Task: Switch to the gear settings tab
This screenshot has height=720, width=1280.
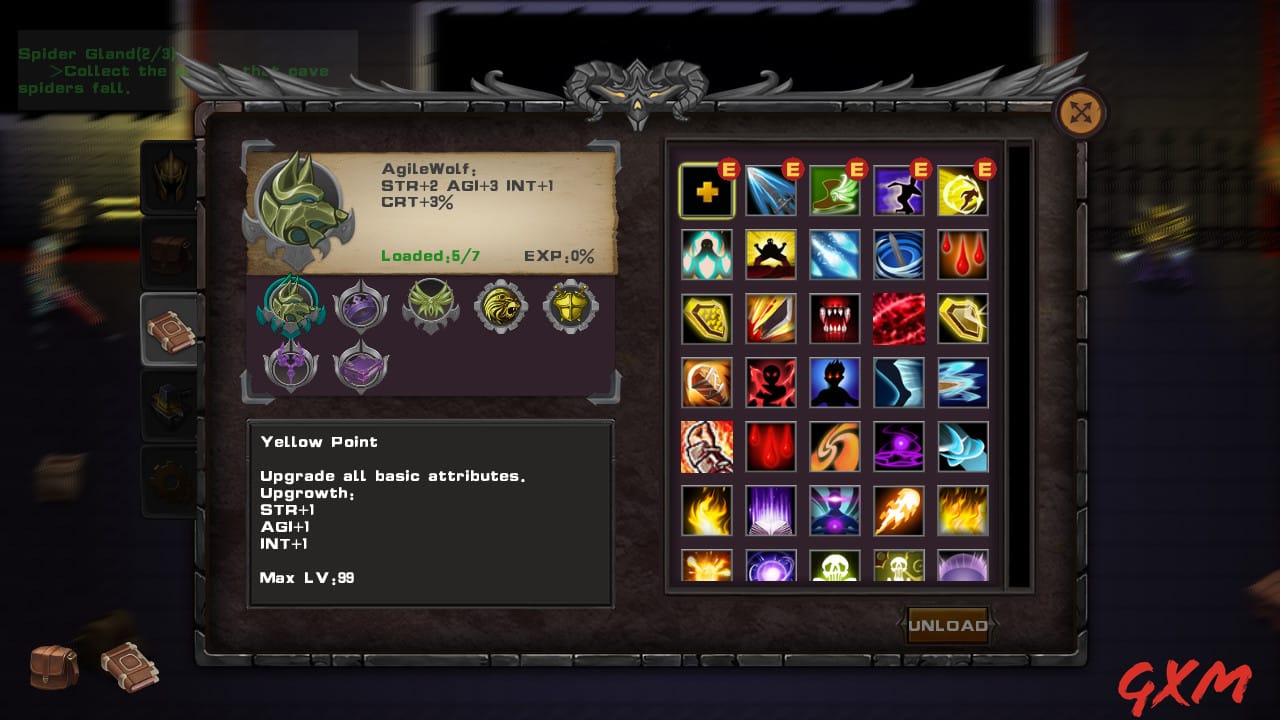Action: point(168,482)
